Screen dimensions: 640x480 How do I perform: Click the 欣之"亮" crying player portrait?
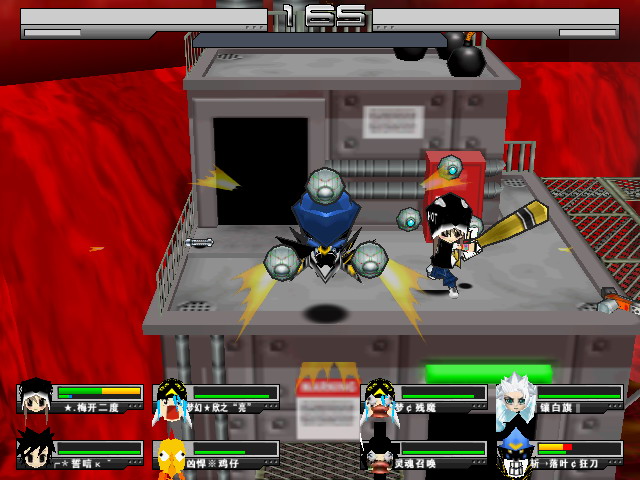point(171,398)
